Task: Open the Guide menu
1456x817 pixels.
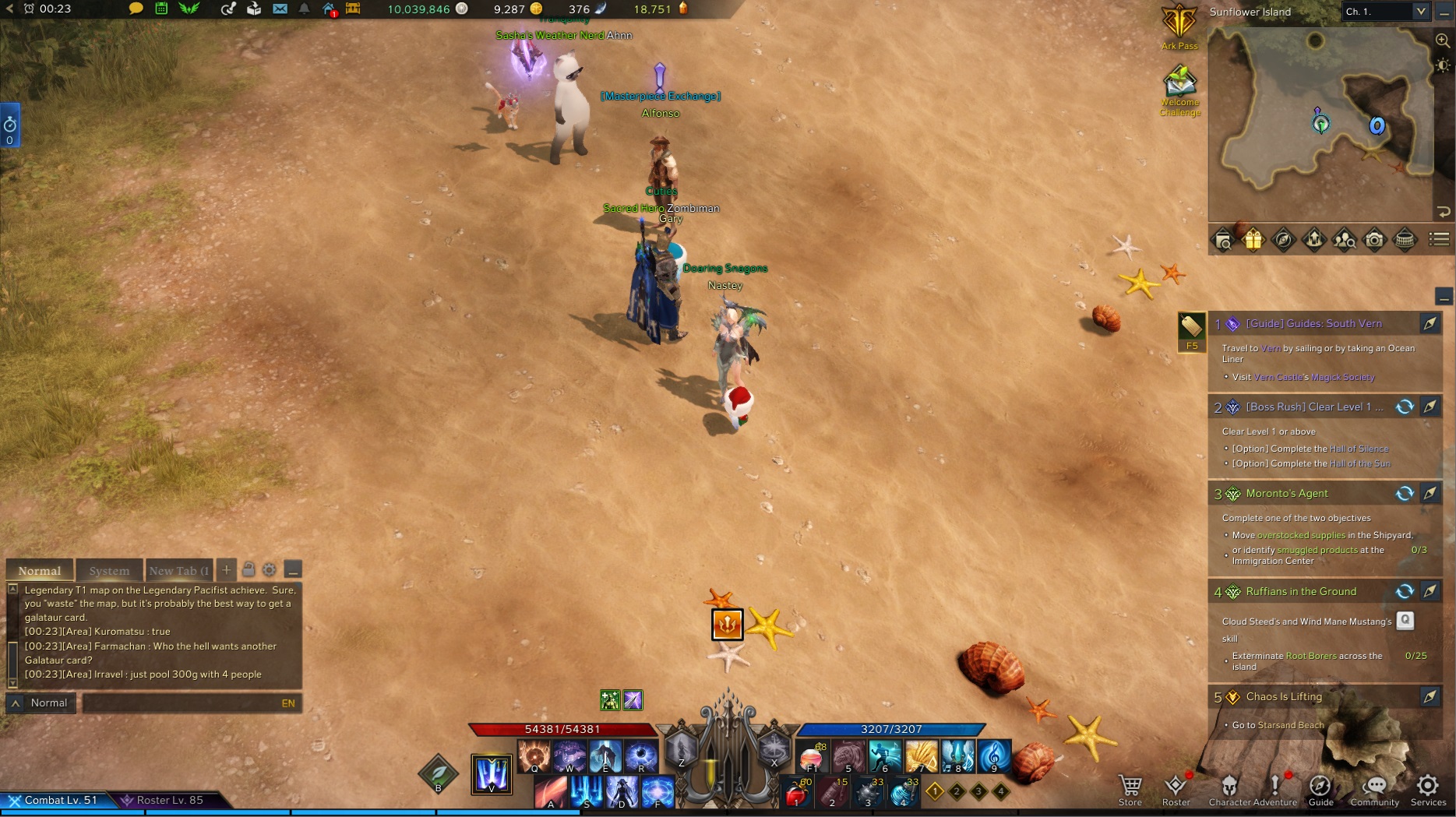Action: coord(1320,789)
